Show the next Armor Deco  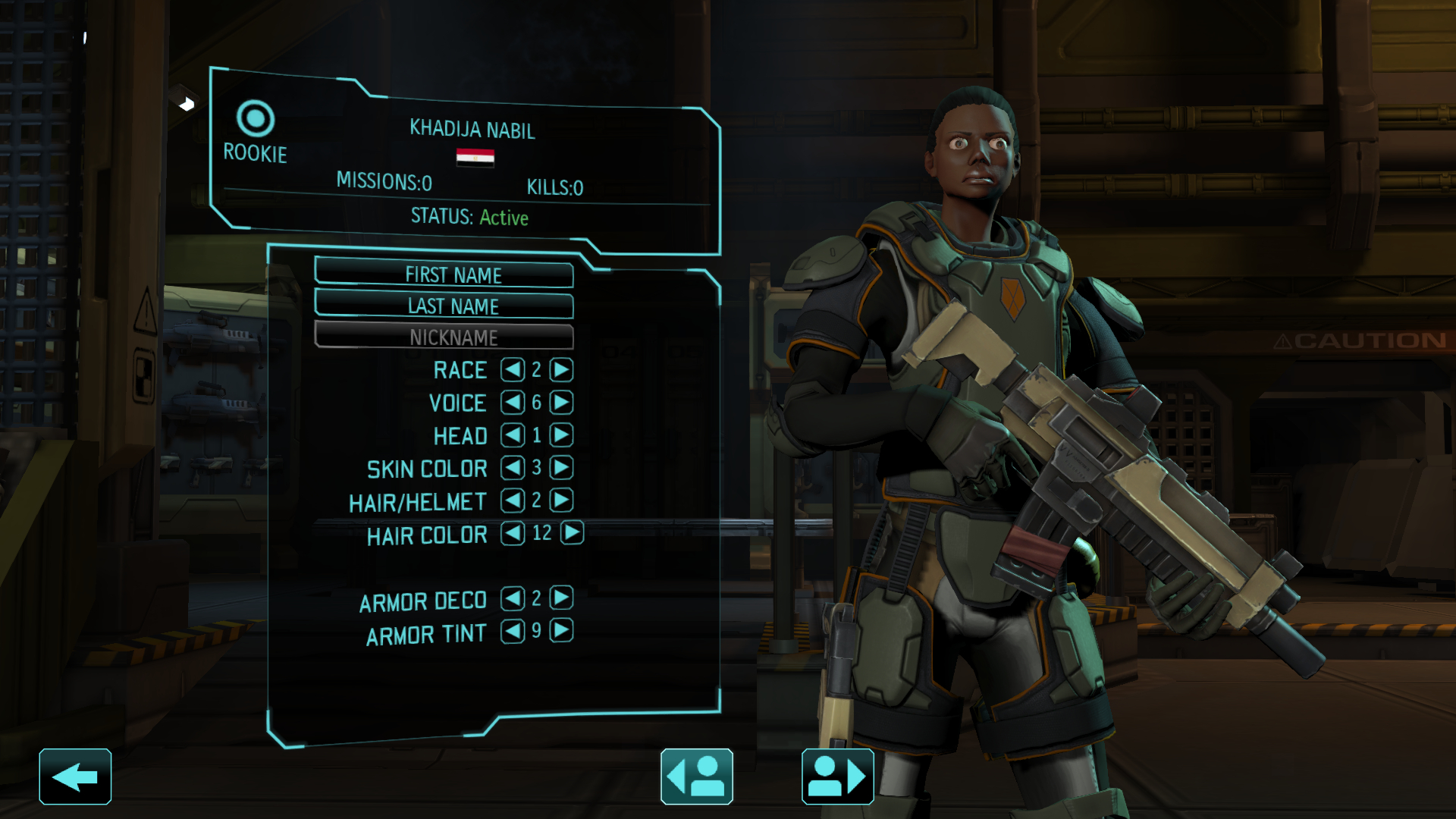(561, 598)
